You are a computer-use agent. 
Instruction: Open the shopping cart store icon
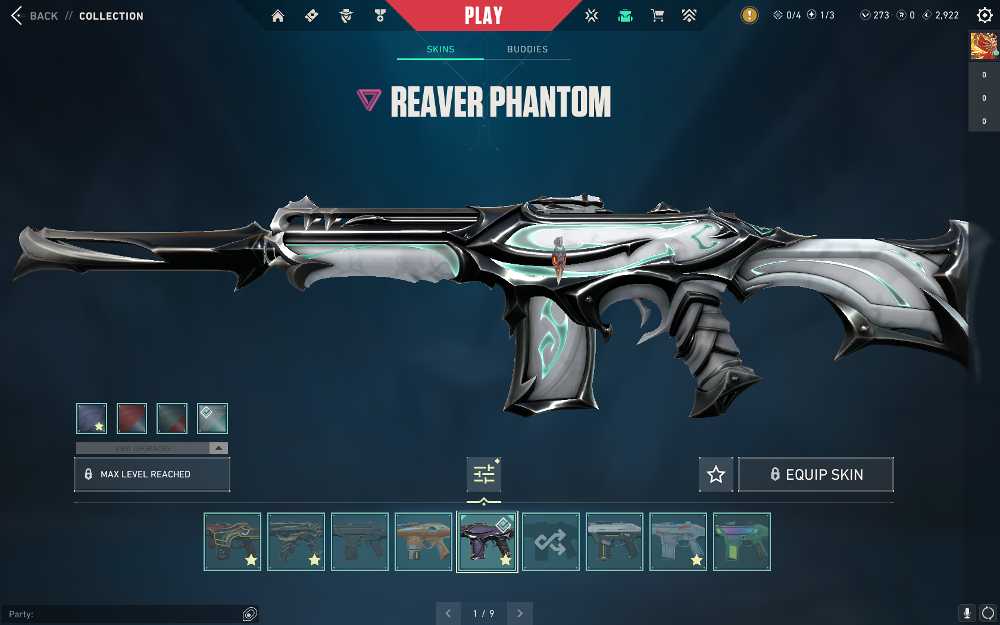657,16
